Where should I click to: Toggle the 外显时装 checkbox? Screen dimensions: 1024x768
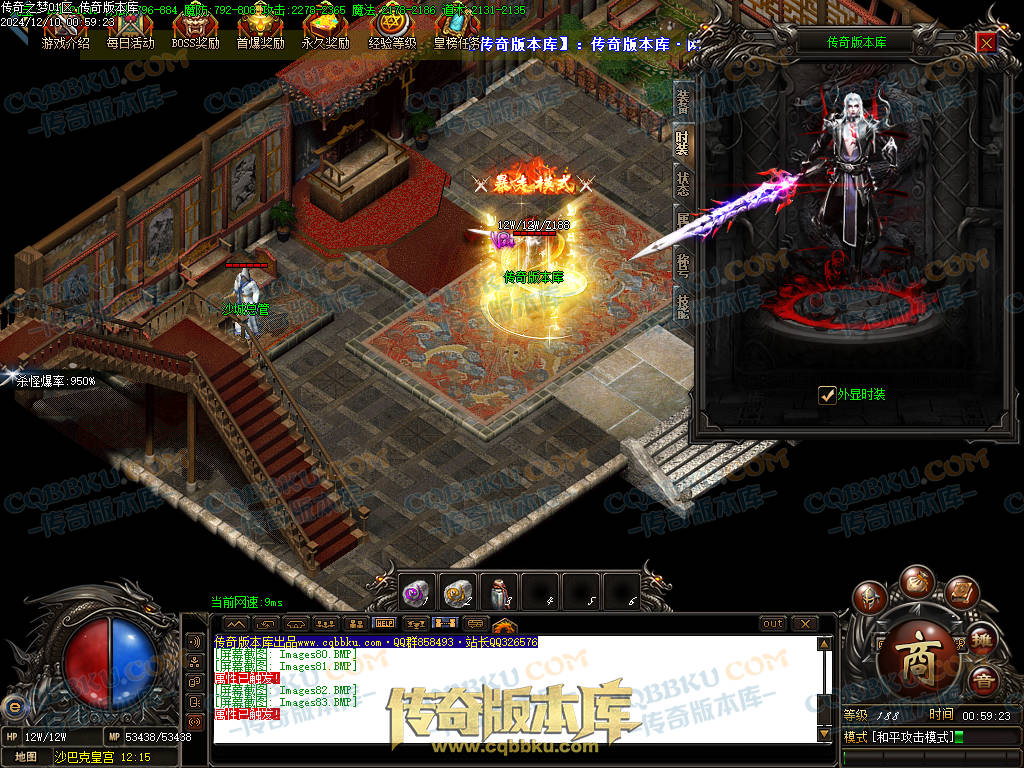point(827,395)
